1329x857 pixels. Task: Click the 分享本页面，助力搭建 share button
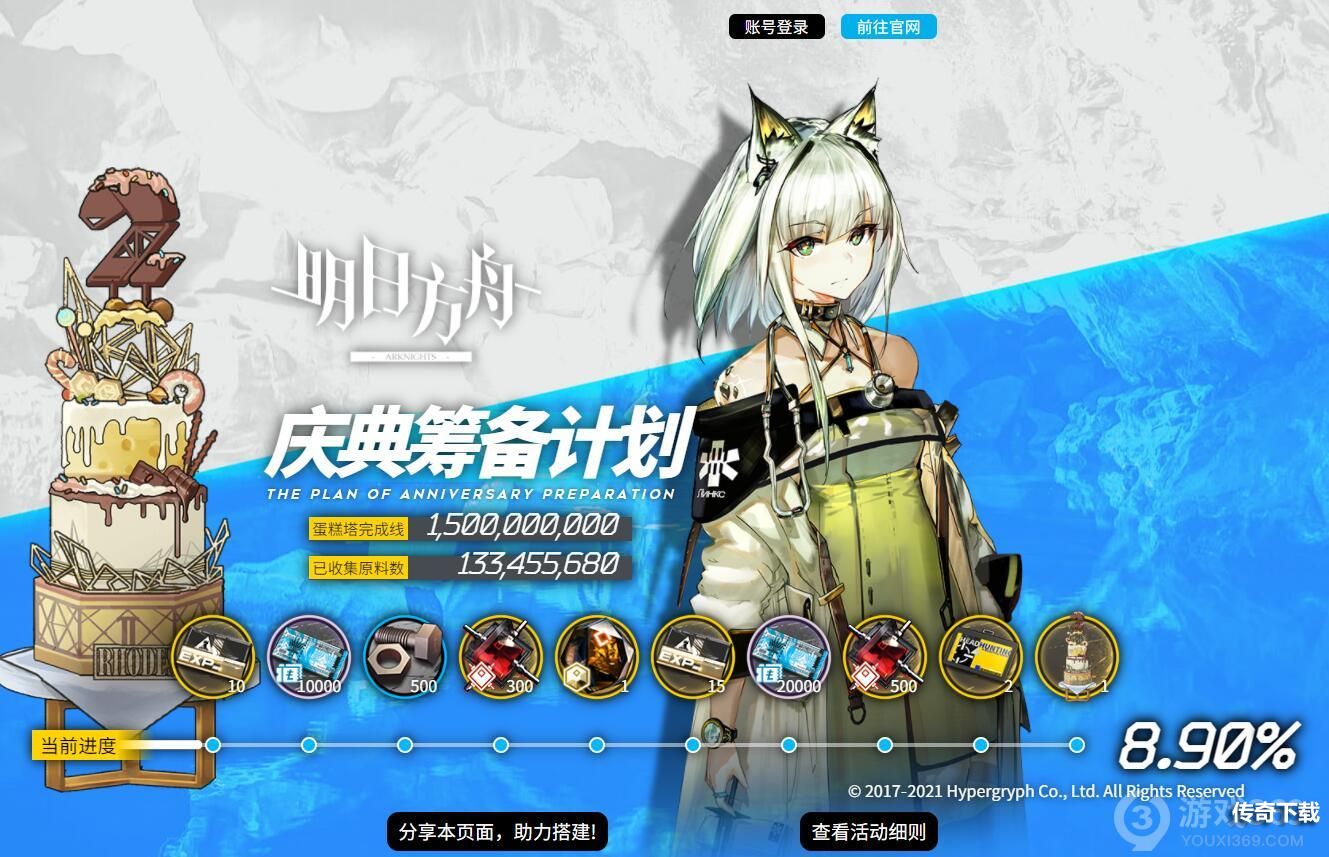point(497,831)
